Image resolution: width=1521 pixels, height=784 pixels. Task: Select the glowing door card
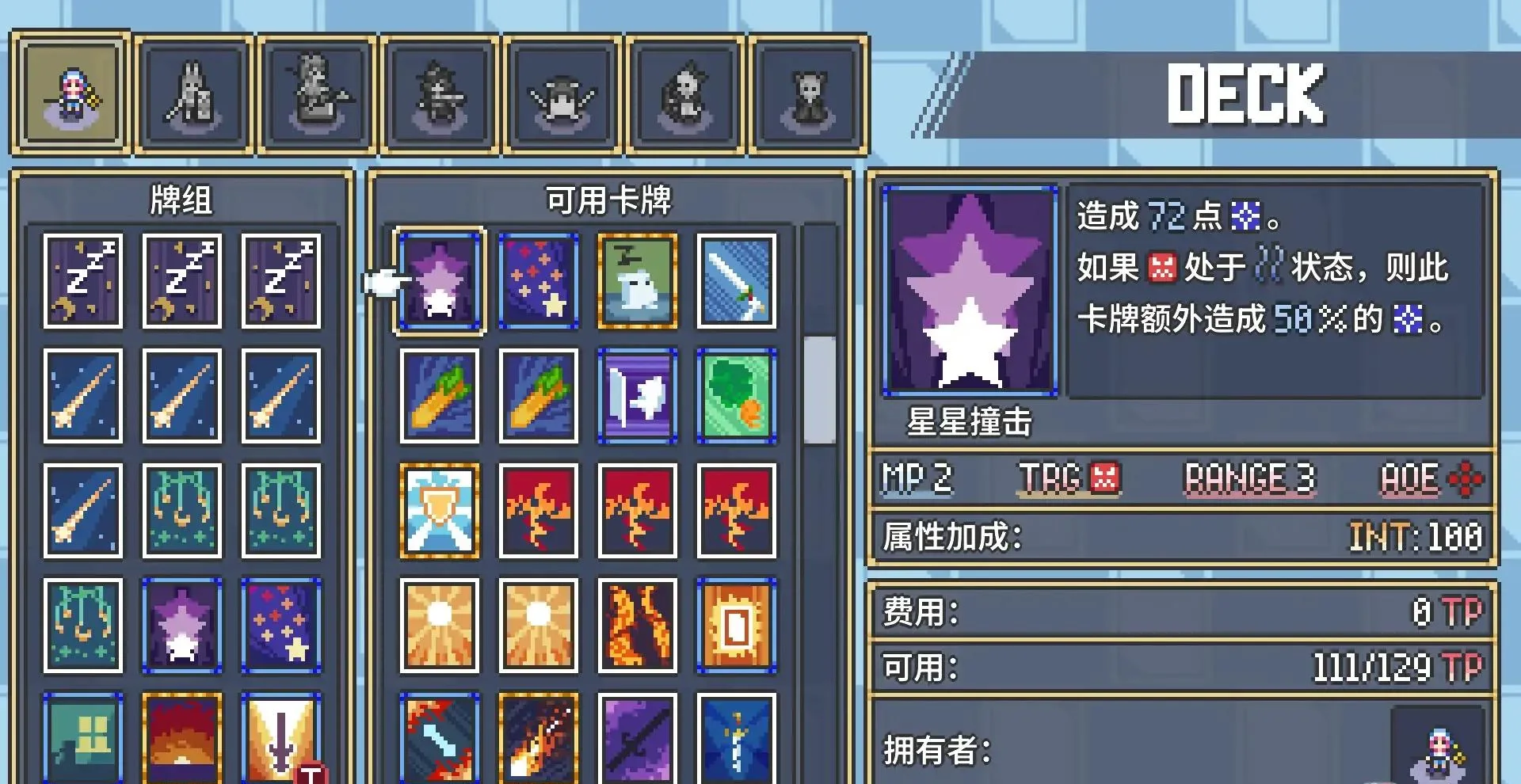[x=735, y=626]
